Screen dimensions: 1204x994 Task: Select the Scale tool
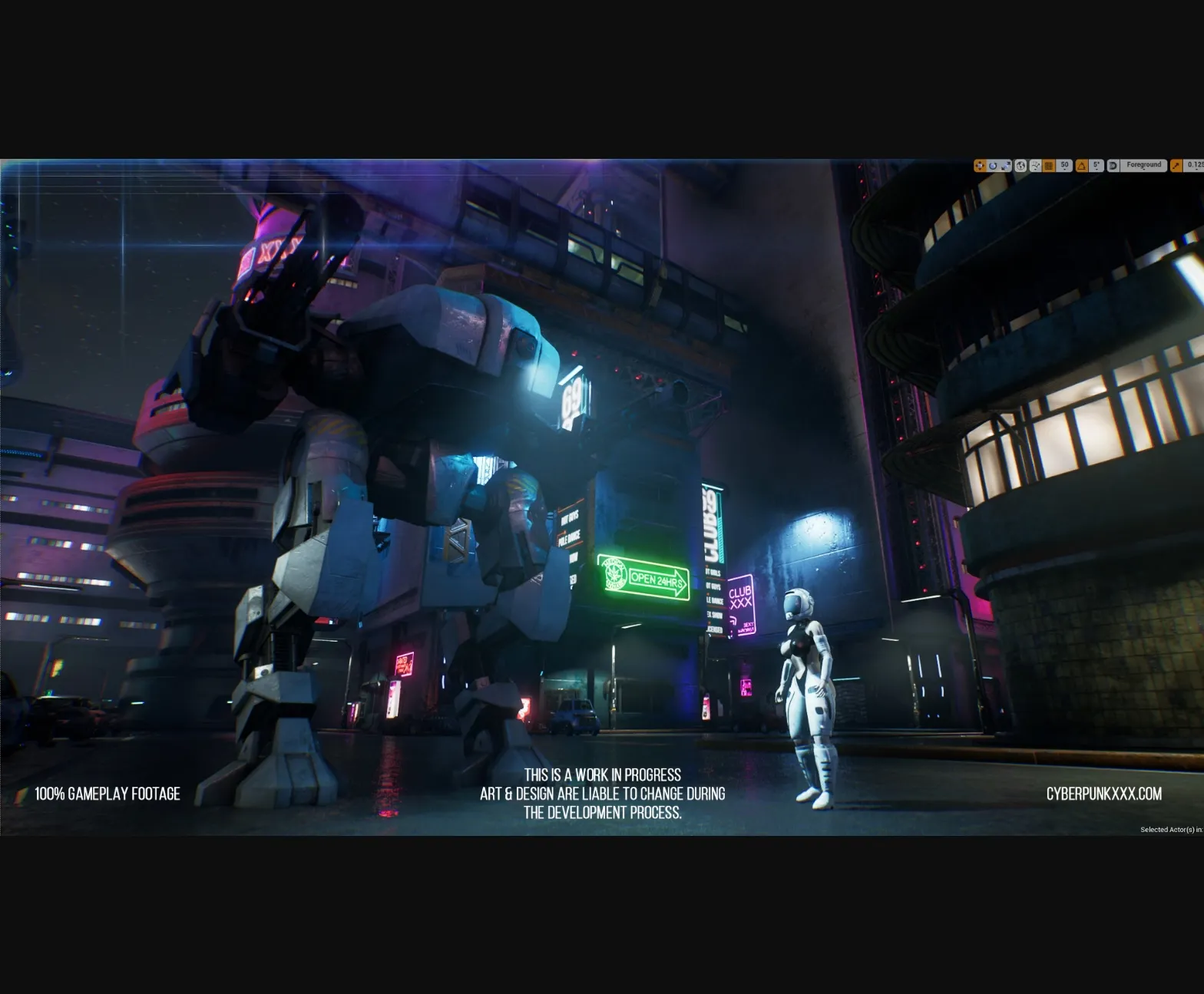click(1007, 165)
